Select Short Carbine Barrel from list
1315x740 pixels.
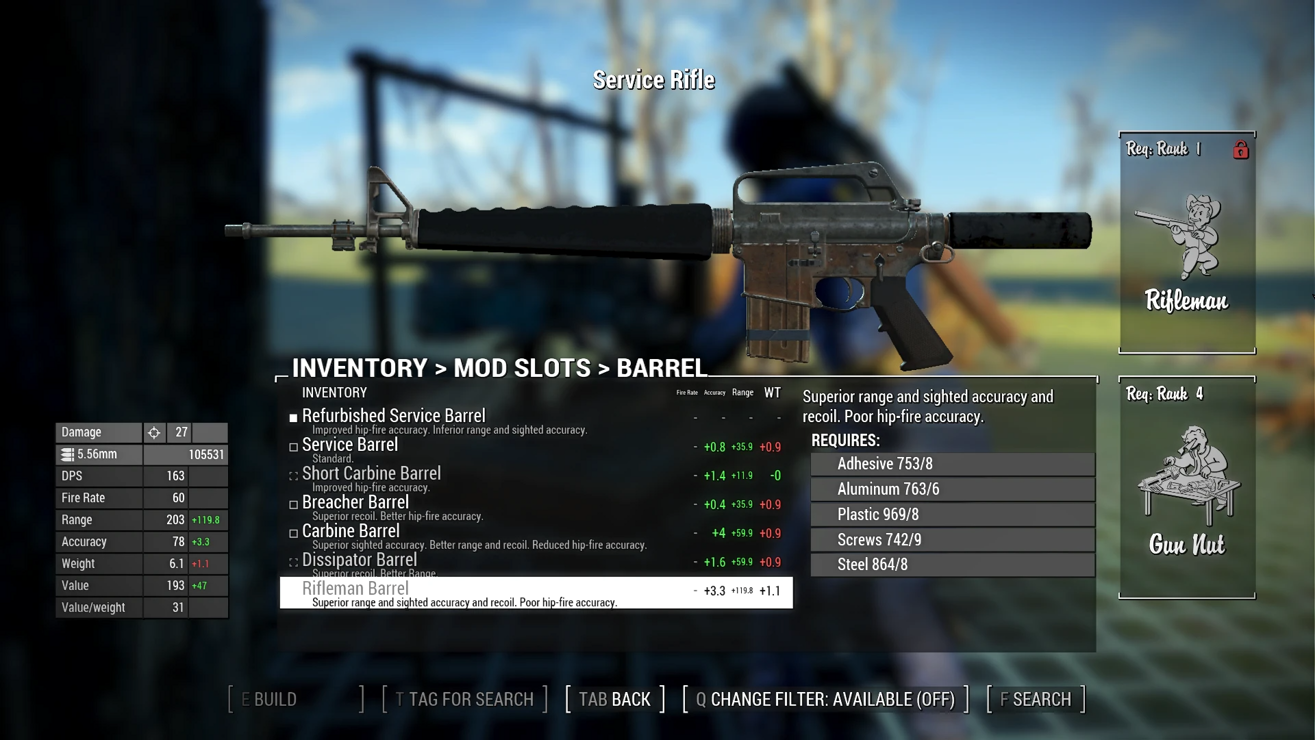[x=371, y=474]
